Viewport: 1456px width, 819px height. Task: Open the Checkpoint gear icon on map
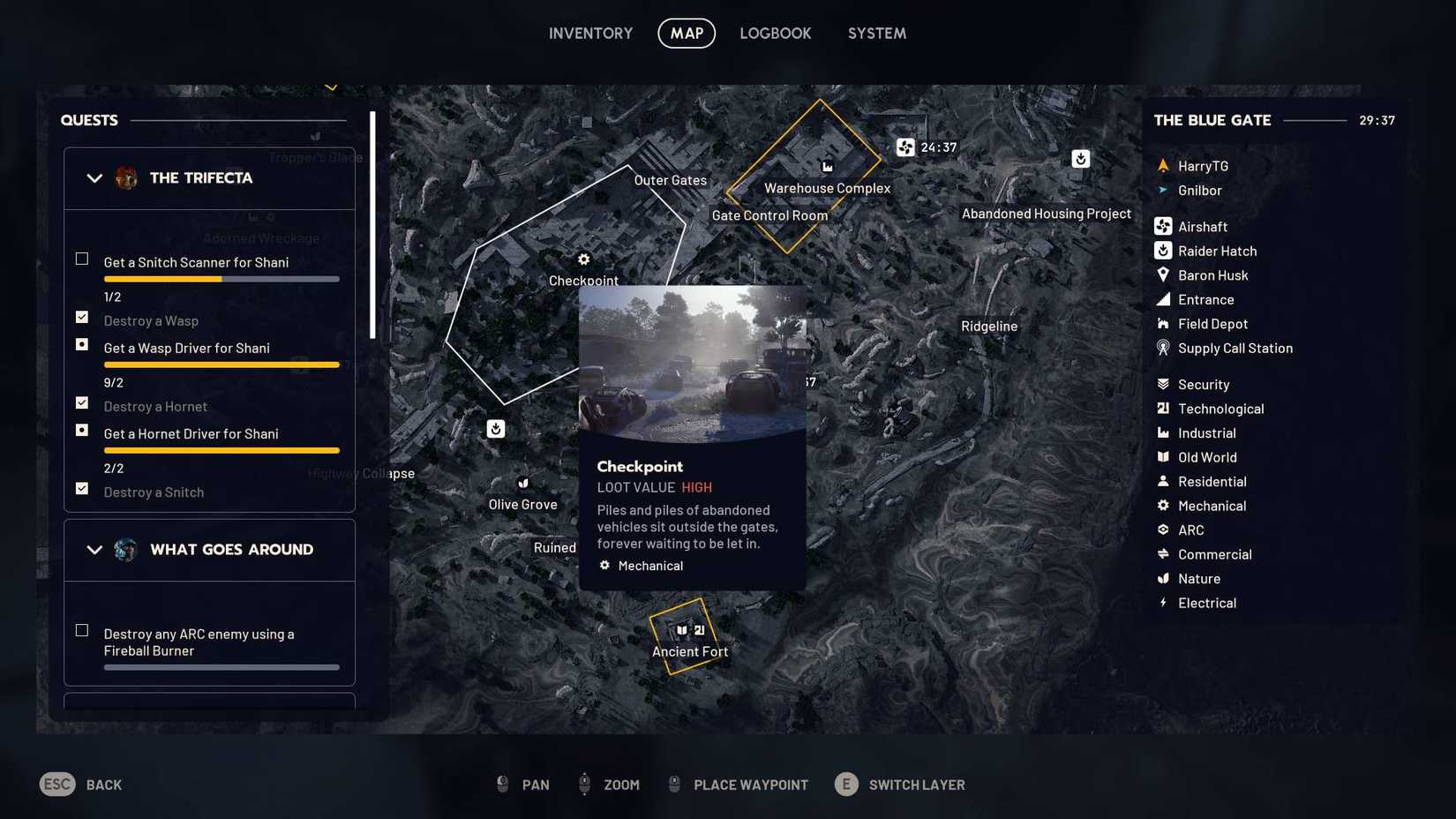[x=583, y=259]
